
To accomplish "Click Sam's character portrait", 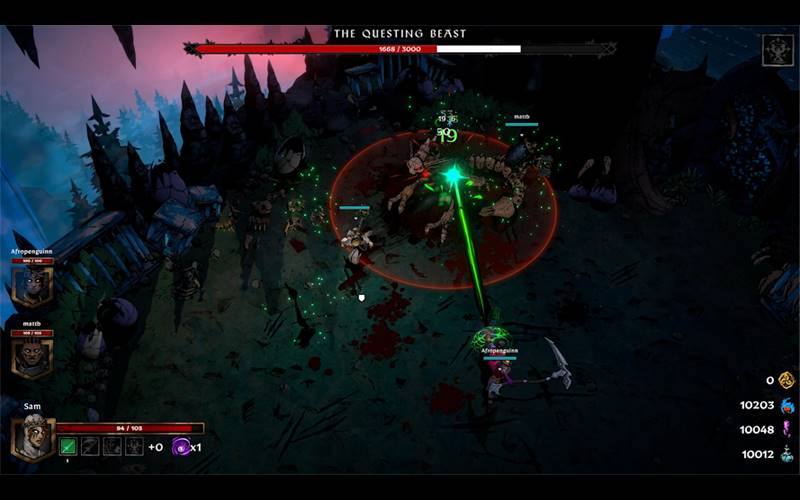I will click(x=31, y=438).
